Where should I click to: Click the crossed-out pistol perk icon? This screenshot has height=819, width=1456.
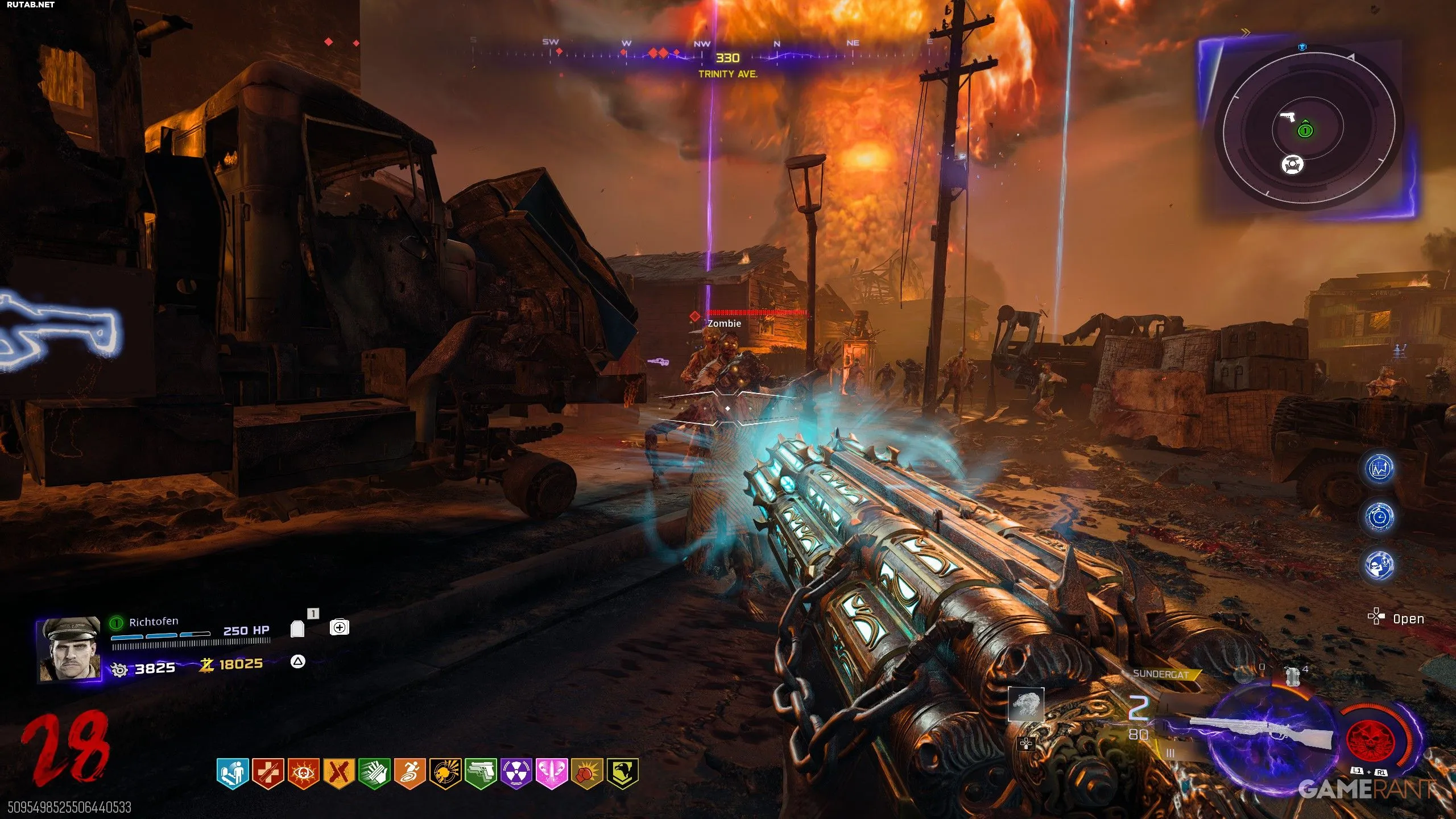pyautogui.click(x=339, y=773)
